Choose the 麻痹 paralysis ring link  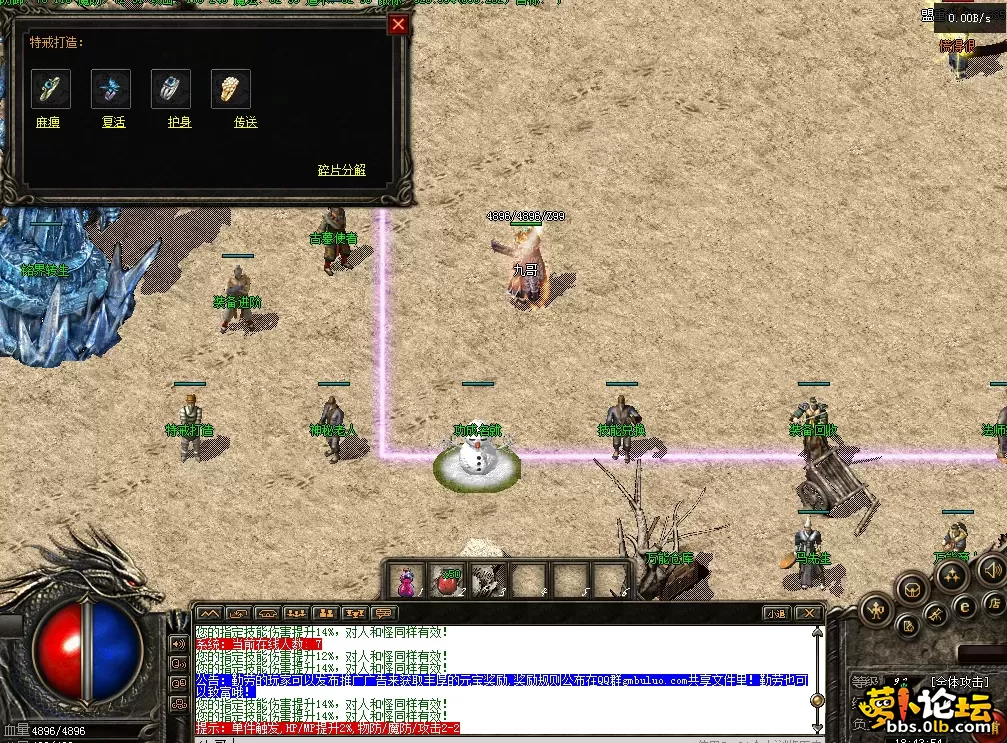[48, 122]
